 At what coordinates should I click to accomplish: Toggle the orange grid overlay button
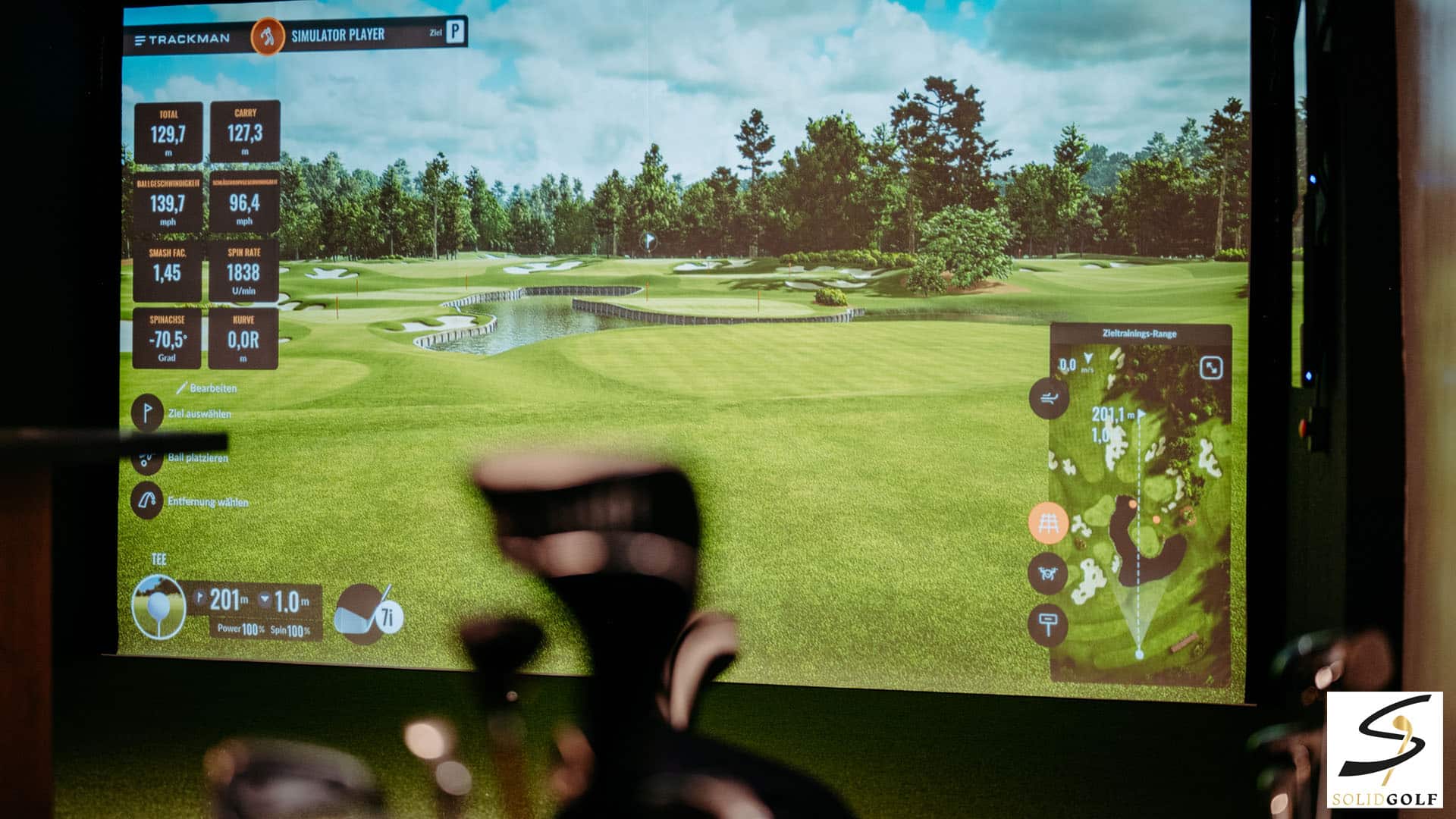tap(1049, 523)
